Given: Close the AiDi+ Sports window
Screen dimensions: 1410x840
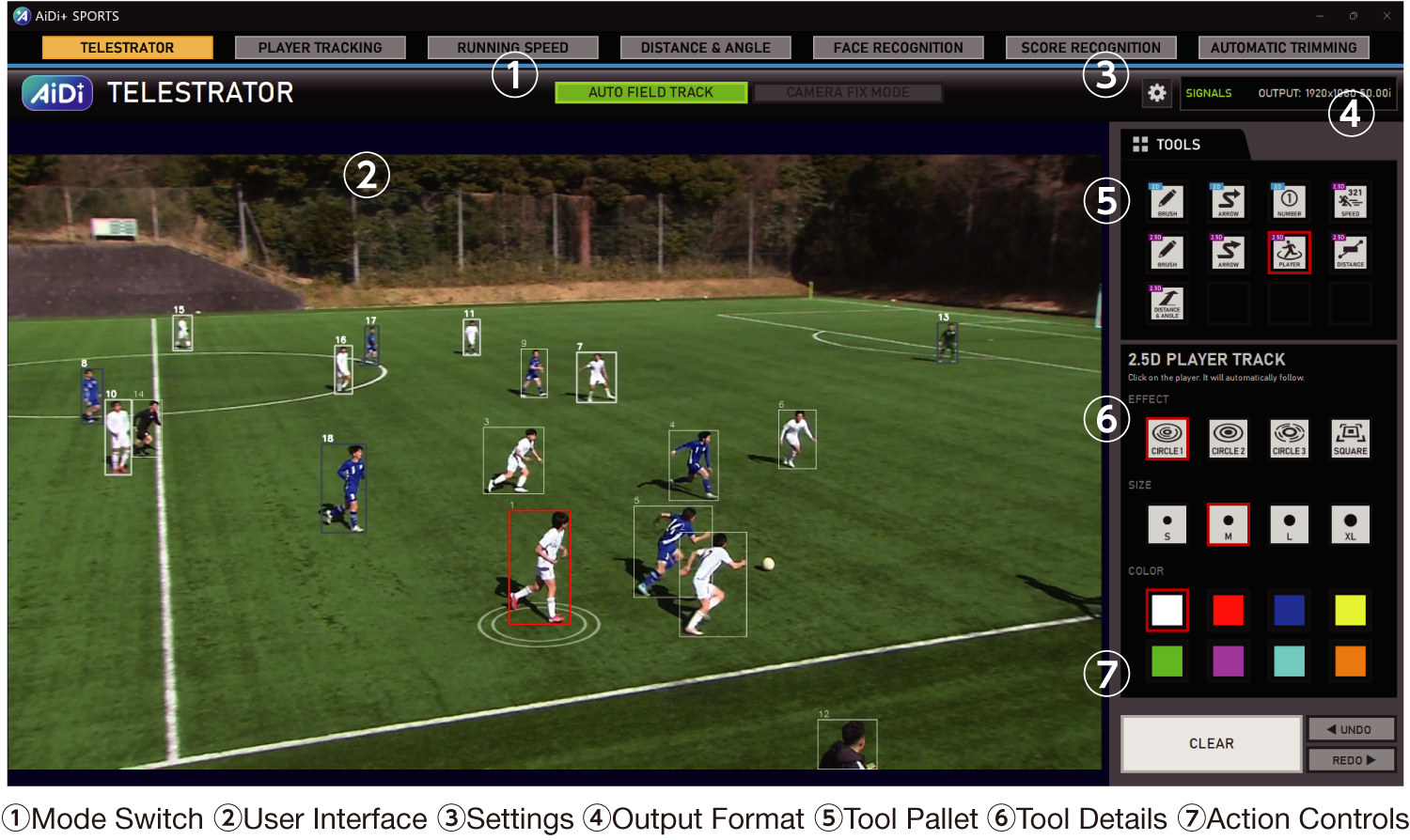Looking at the screenshot, I should [1386, 16].
